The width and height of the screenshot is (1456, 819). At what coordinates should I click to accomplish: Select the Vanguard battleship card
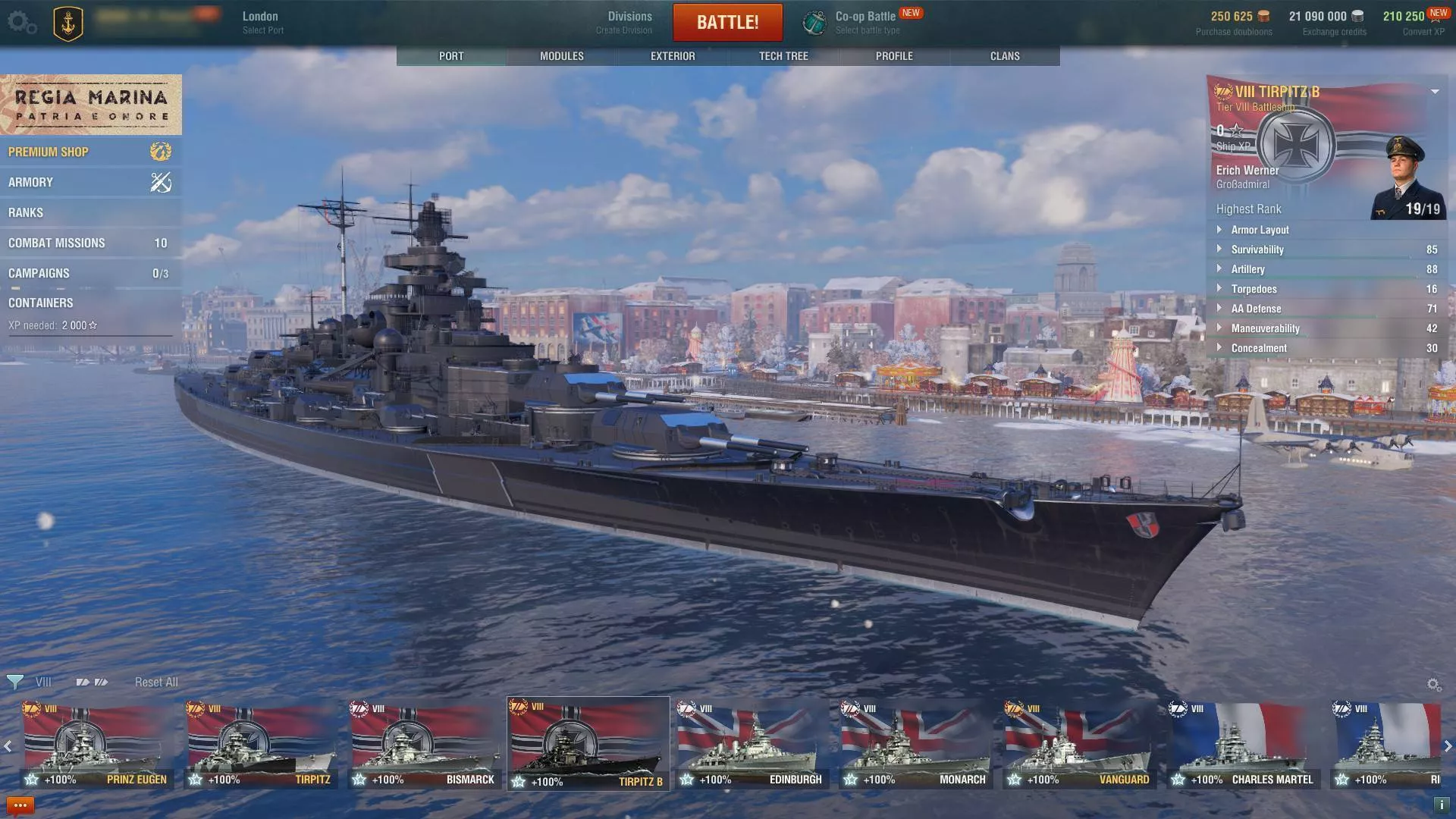click(1078, 745)
